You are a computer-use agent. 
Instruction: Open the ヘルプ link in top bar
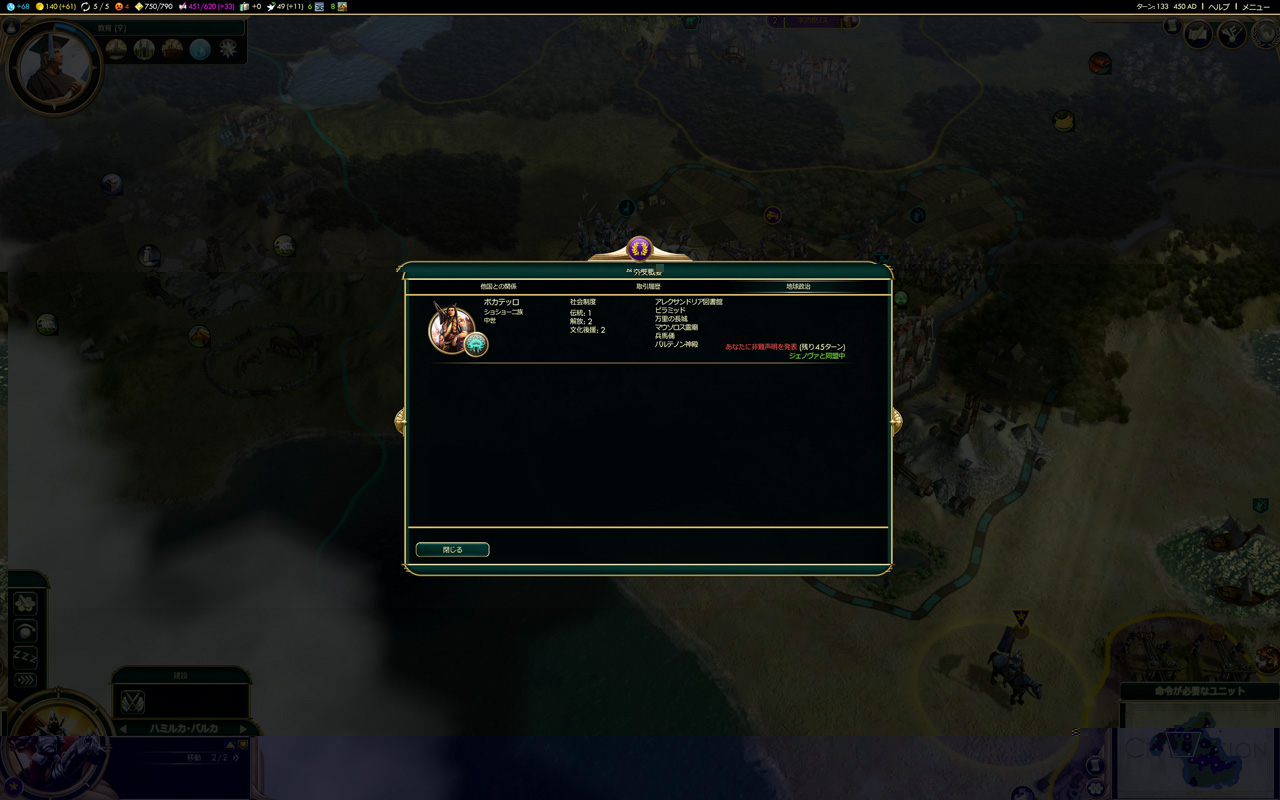(1218, 7)
